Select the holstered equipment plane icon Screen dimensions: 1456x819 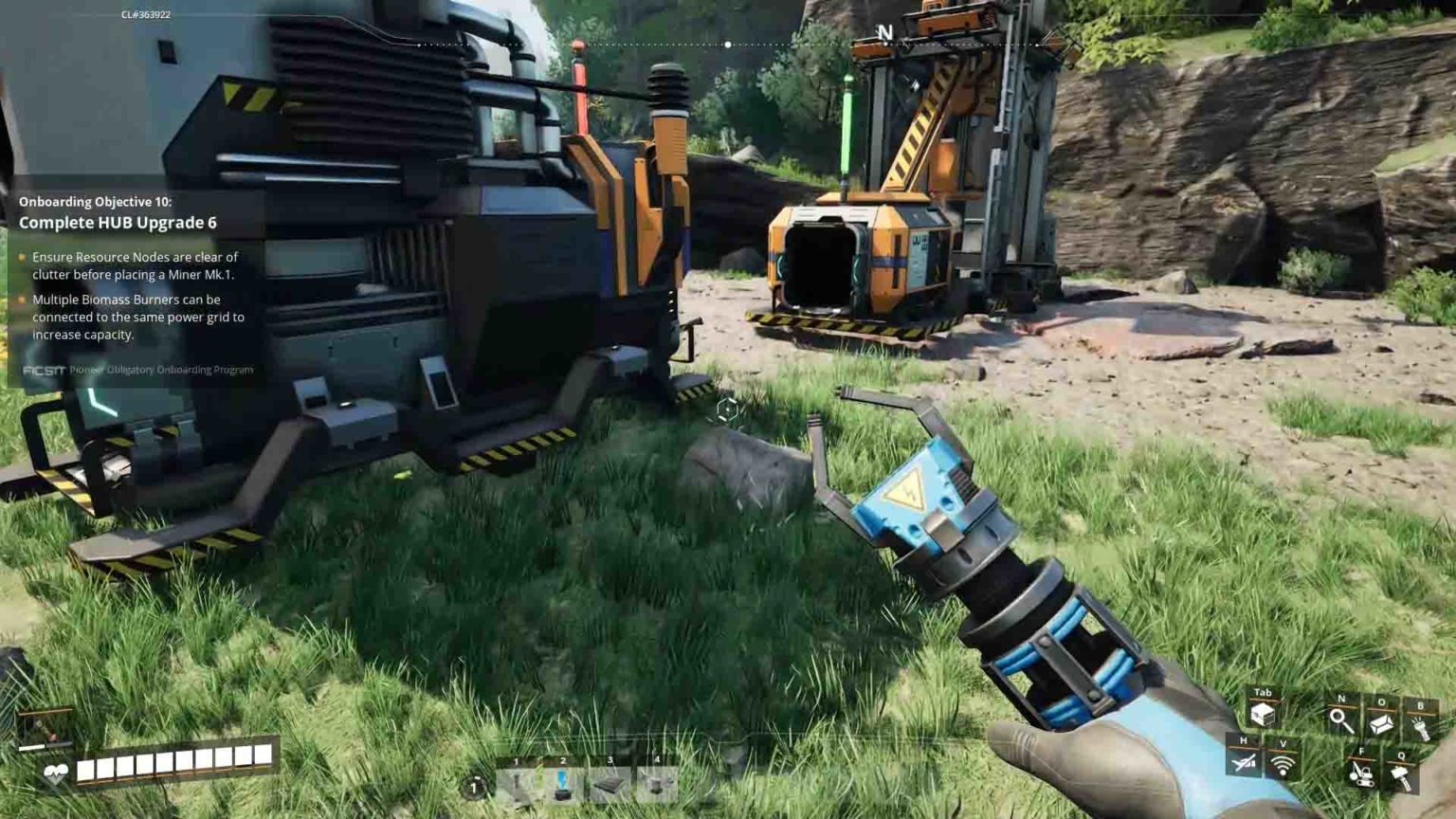pos(1243,761)
